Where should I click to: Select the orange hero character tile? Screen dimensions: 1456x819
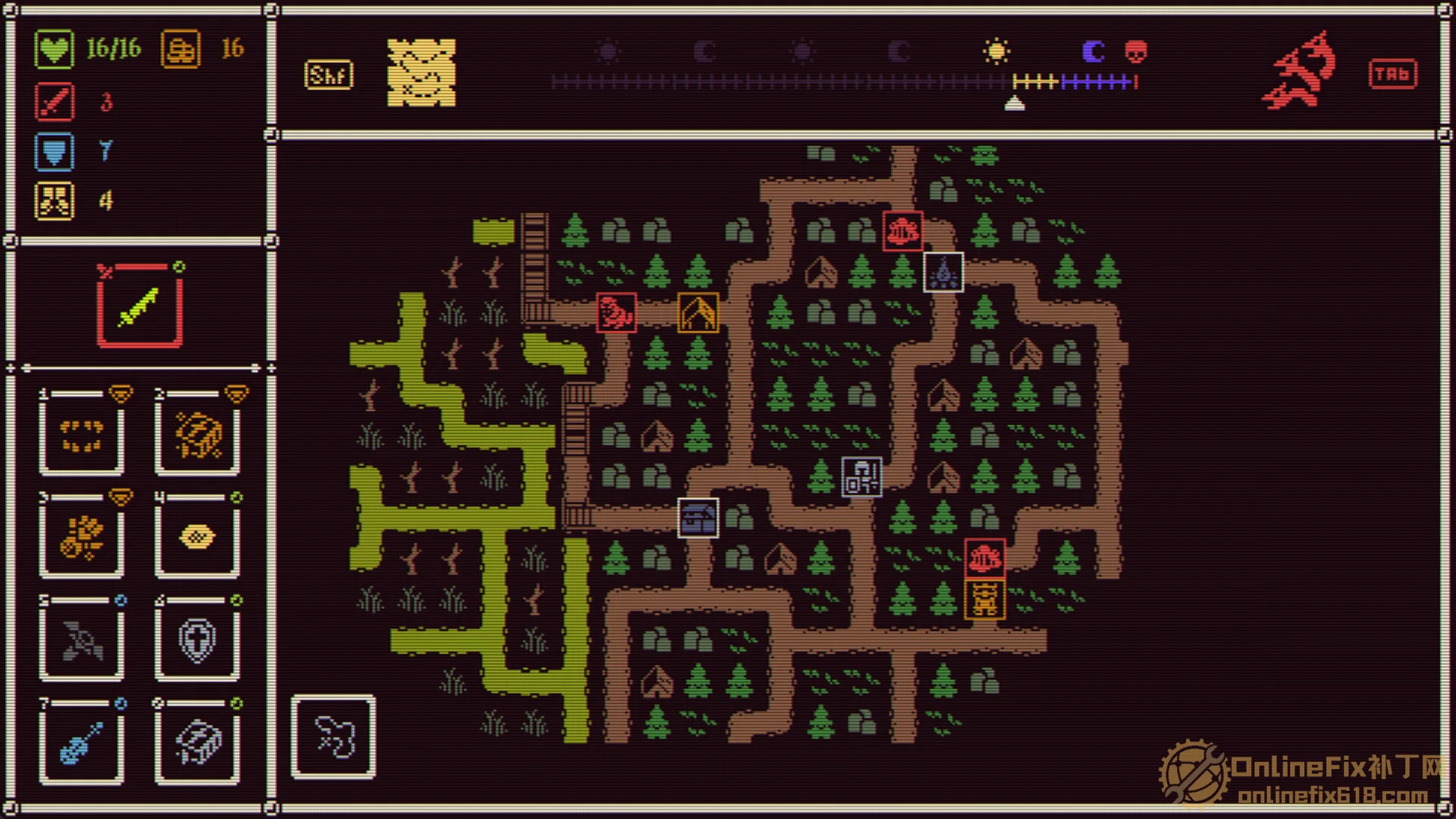pyautogui.click(x=984, y=599)
